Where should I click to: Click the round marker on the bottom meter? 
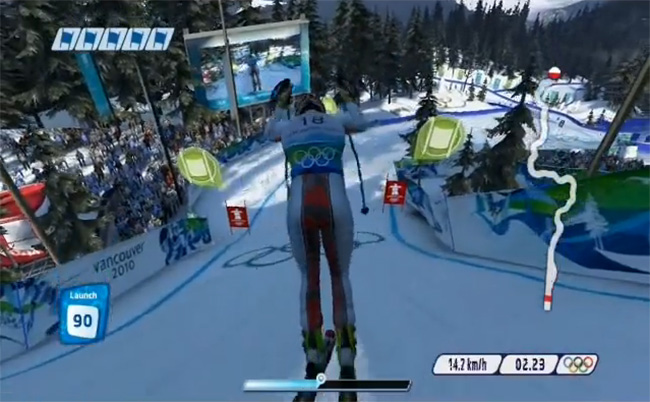click(x=321, y=379)
